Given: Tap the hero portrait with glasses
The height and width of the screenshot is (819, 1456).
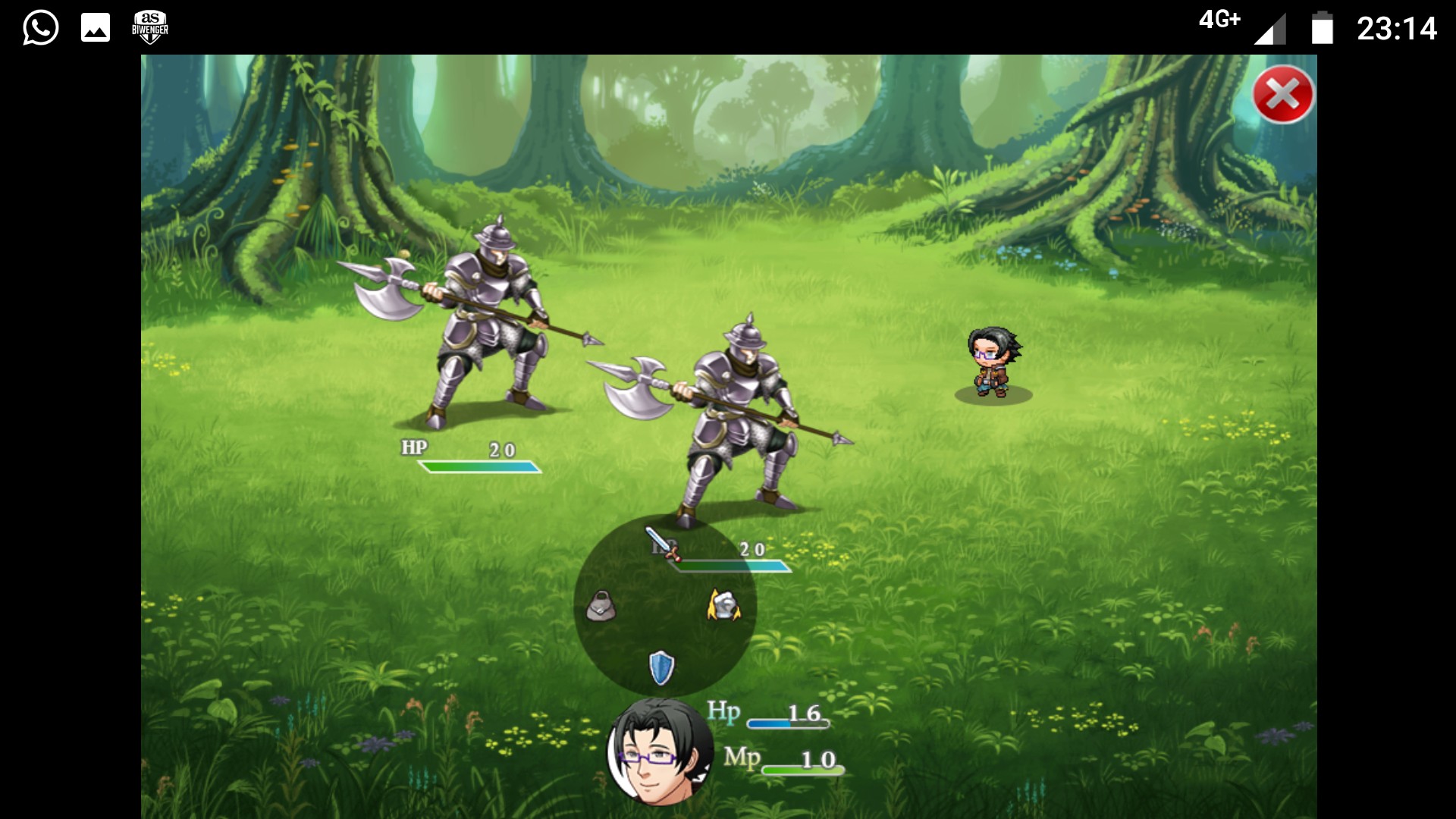Looking at the screenshot, I should tap(658, 752).
